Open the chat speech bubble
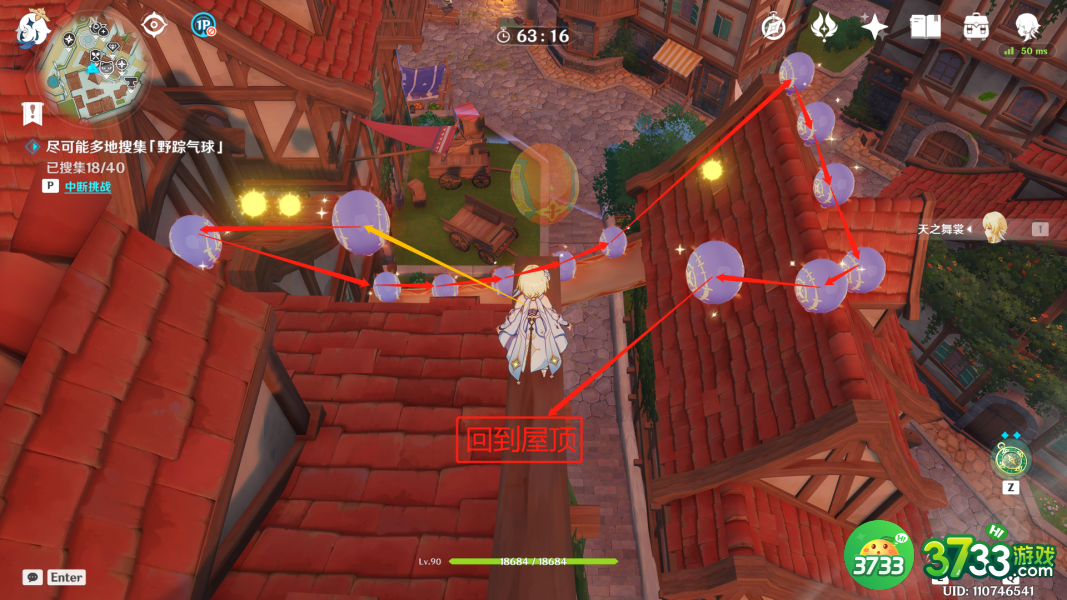The width and height of the screenshot is (1067, 600). (33, 577)
